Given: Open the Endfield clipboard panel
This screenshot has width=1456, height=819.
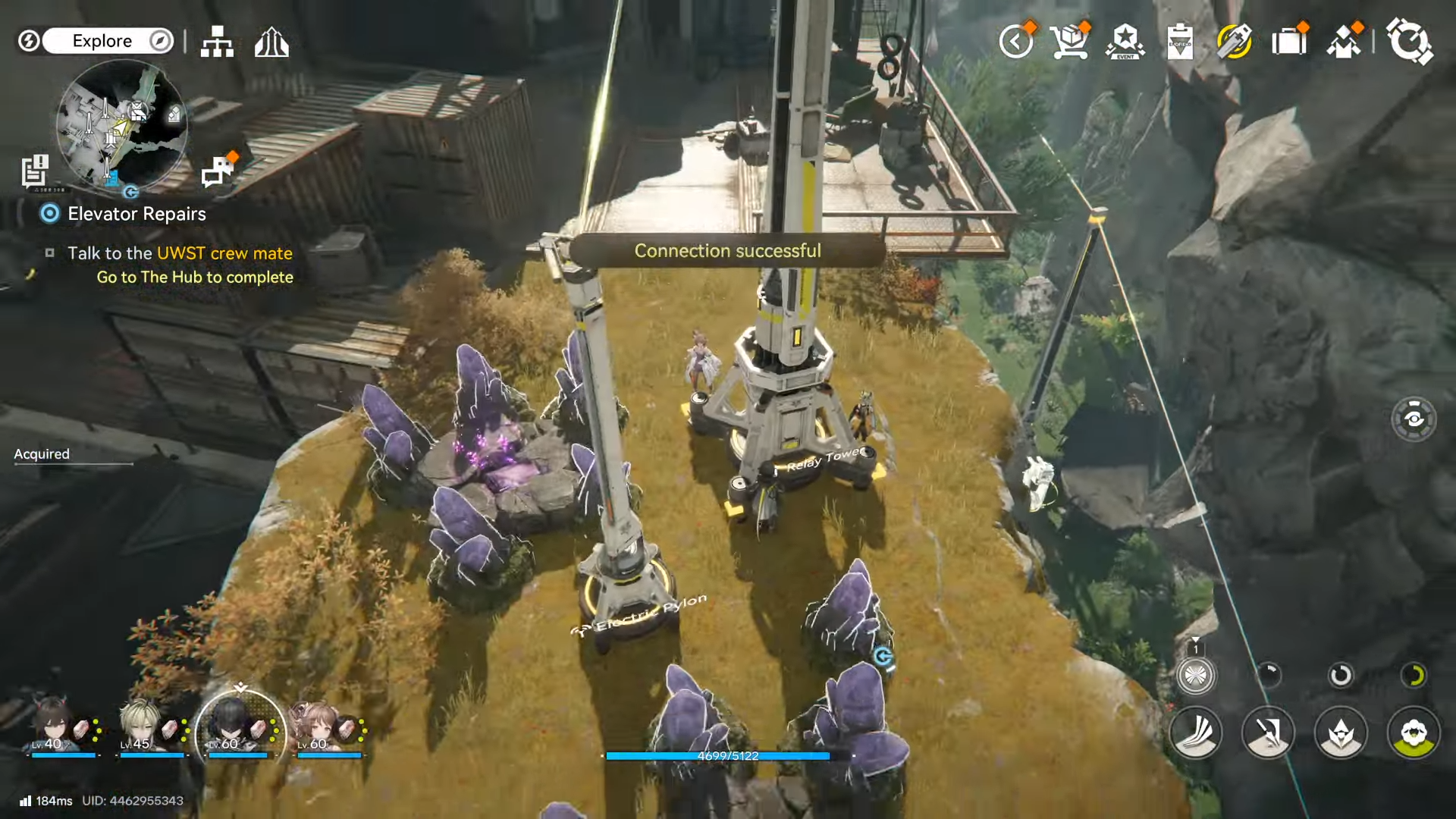Looking at the screenshot, I should tap(1181, 44).
